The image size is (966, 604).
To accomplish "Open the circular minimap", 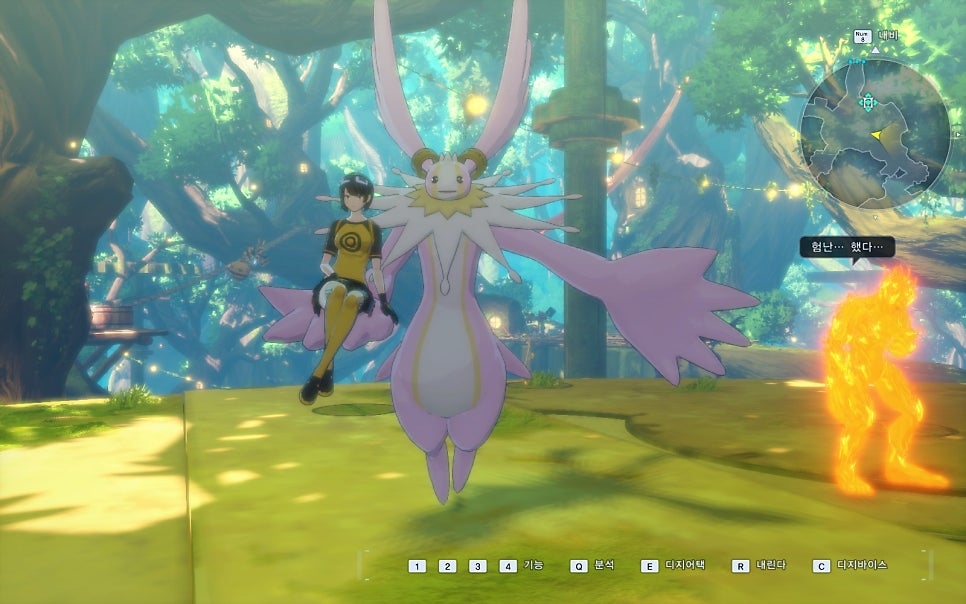I will click(x=873, y=133).
